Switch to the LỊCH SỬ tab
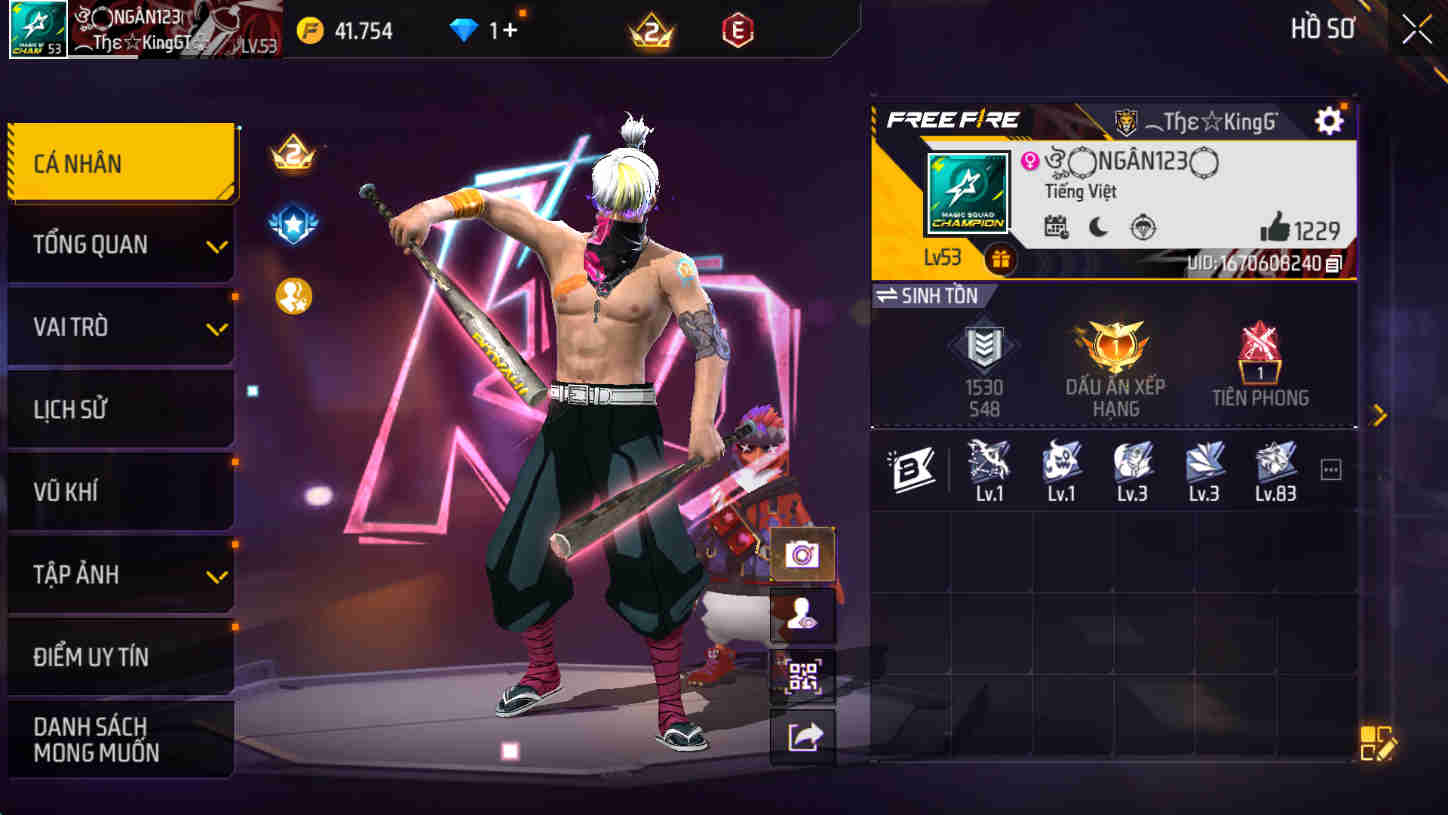This screenshot has width=1448, height=815. (x=120, y=408)
